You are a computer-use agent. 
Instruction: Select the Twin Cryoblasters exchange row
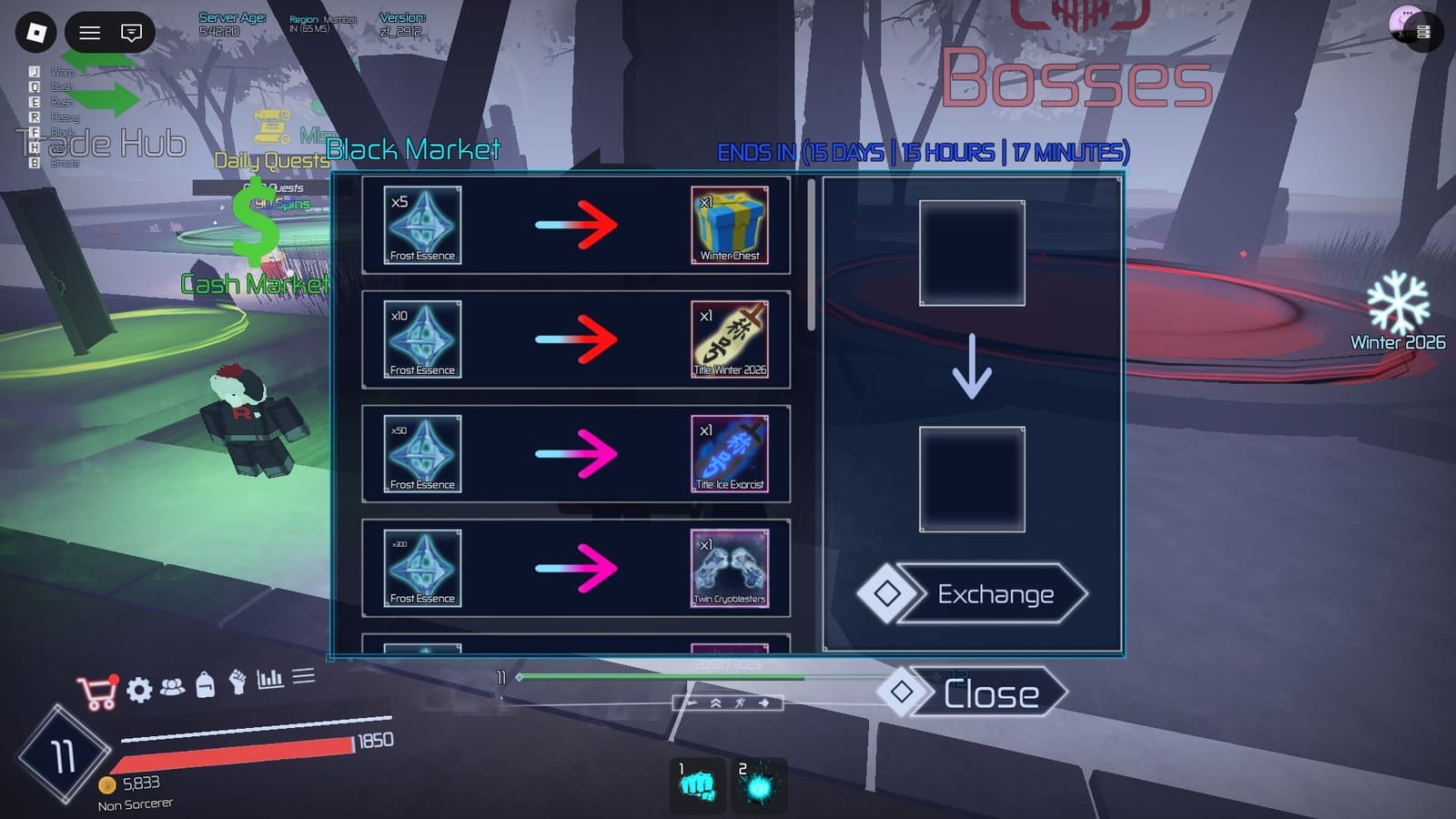point(580,568)
